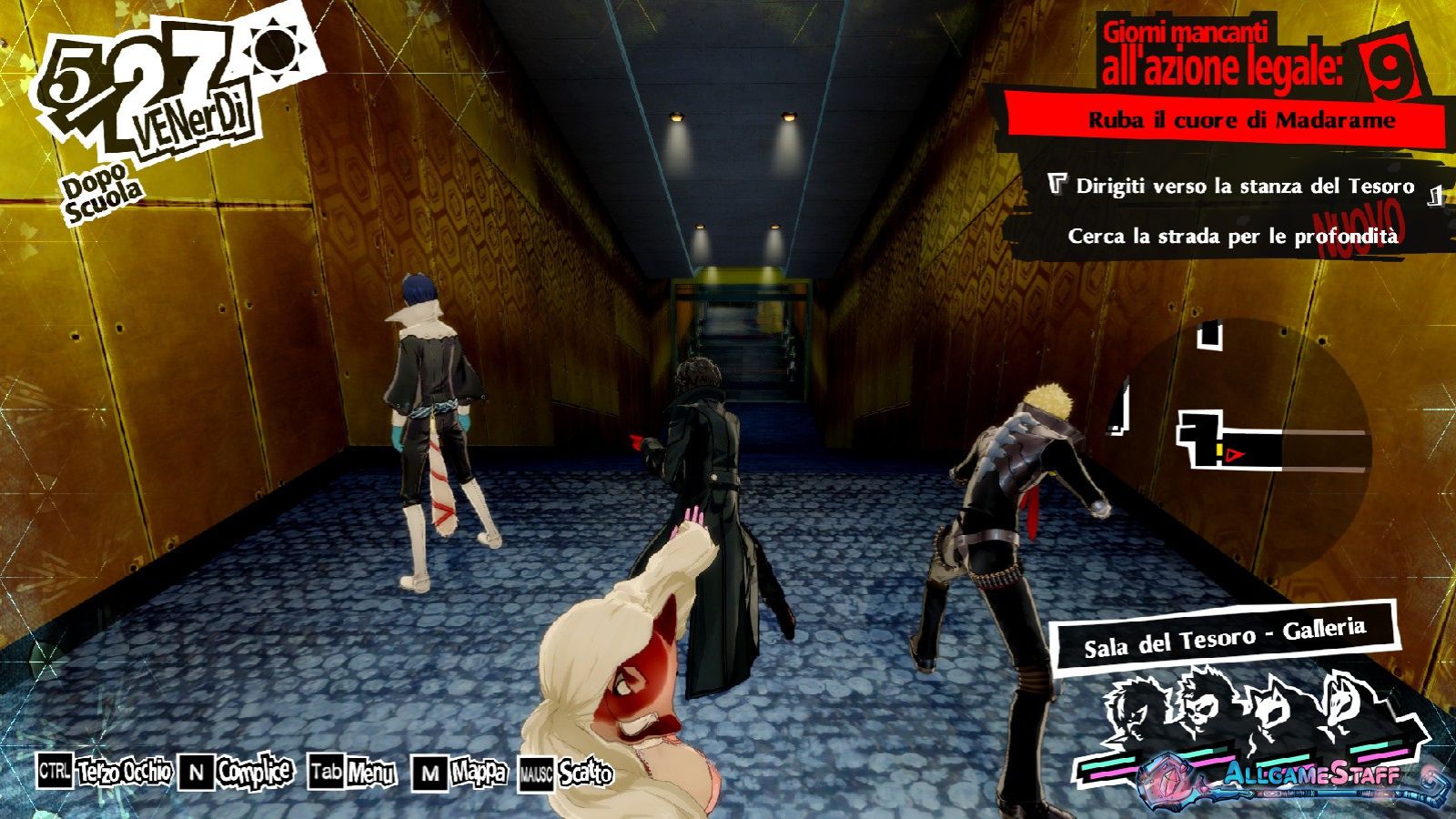Screen dimensions: 1456x819
Task: Select the "Ruba il cuore di Madarame" mission banner
Action: click(x=1241, y=120)
